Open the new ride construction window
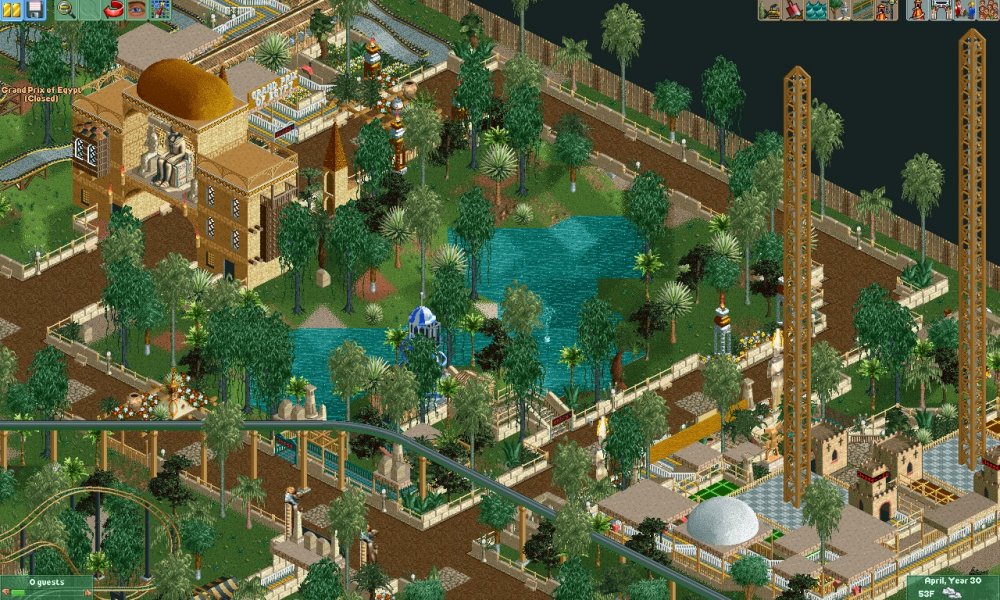The image size is (1000, 600). [x=885, y=10]
